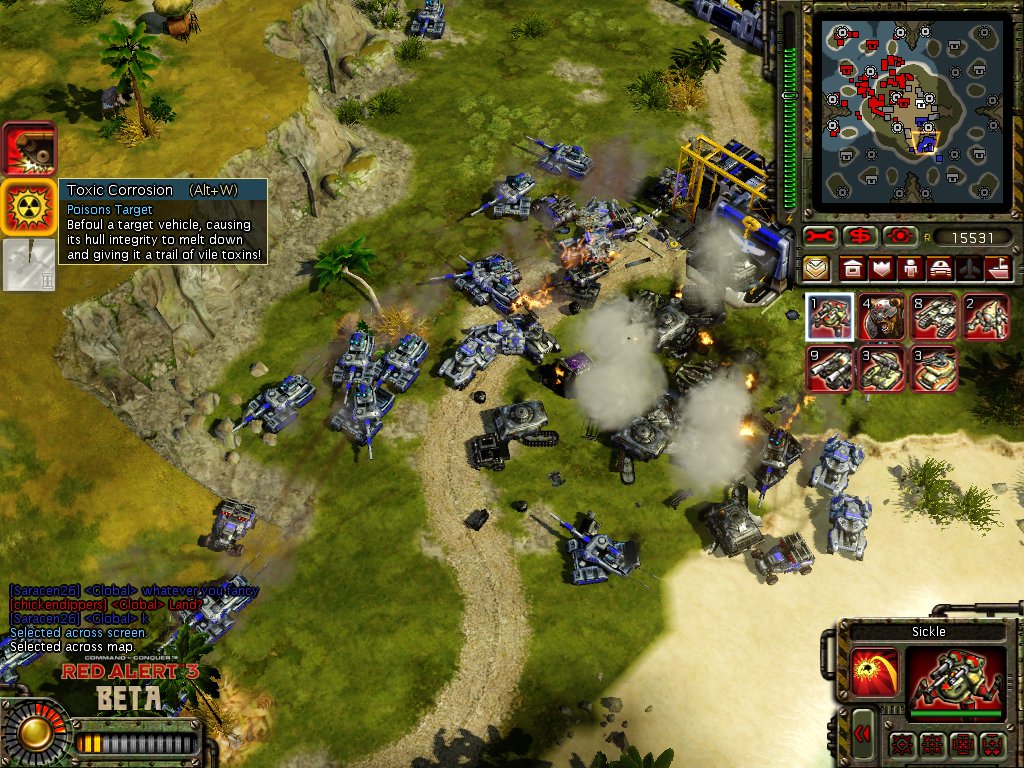Click the red crosshair button beside sell
The image size is (1024, 768).
click(x=899, y=237)
